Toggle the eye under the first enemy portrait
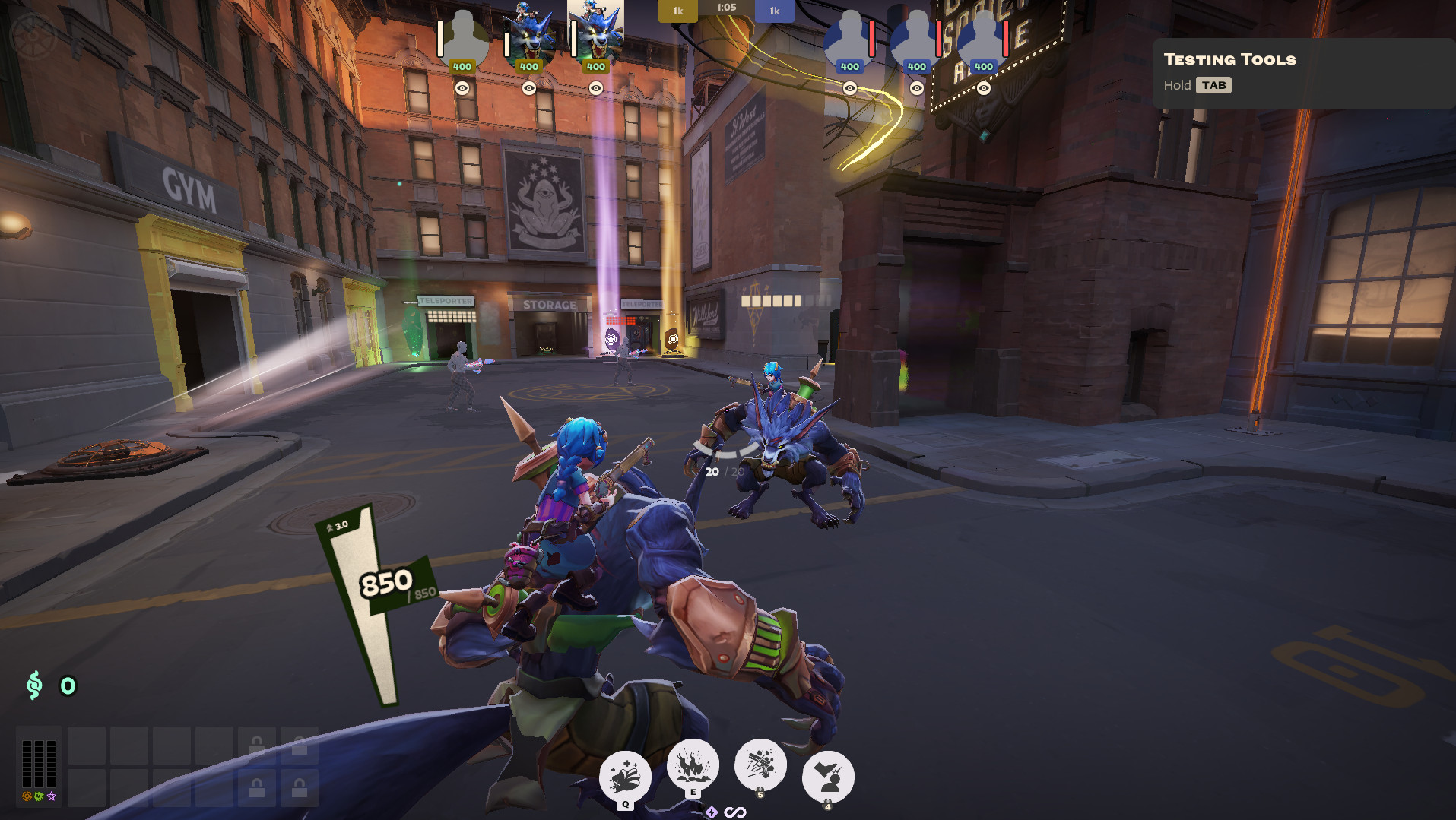Screen dimensions: 1456x820 [x=850, y=87]
